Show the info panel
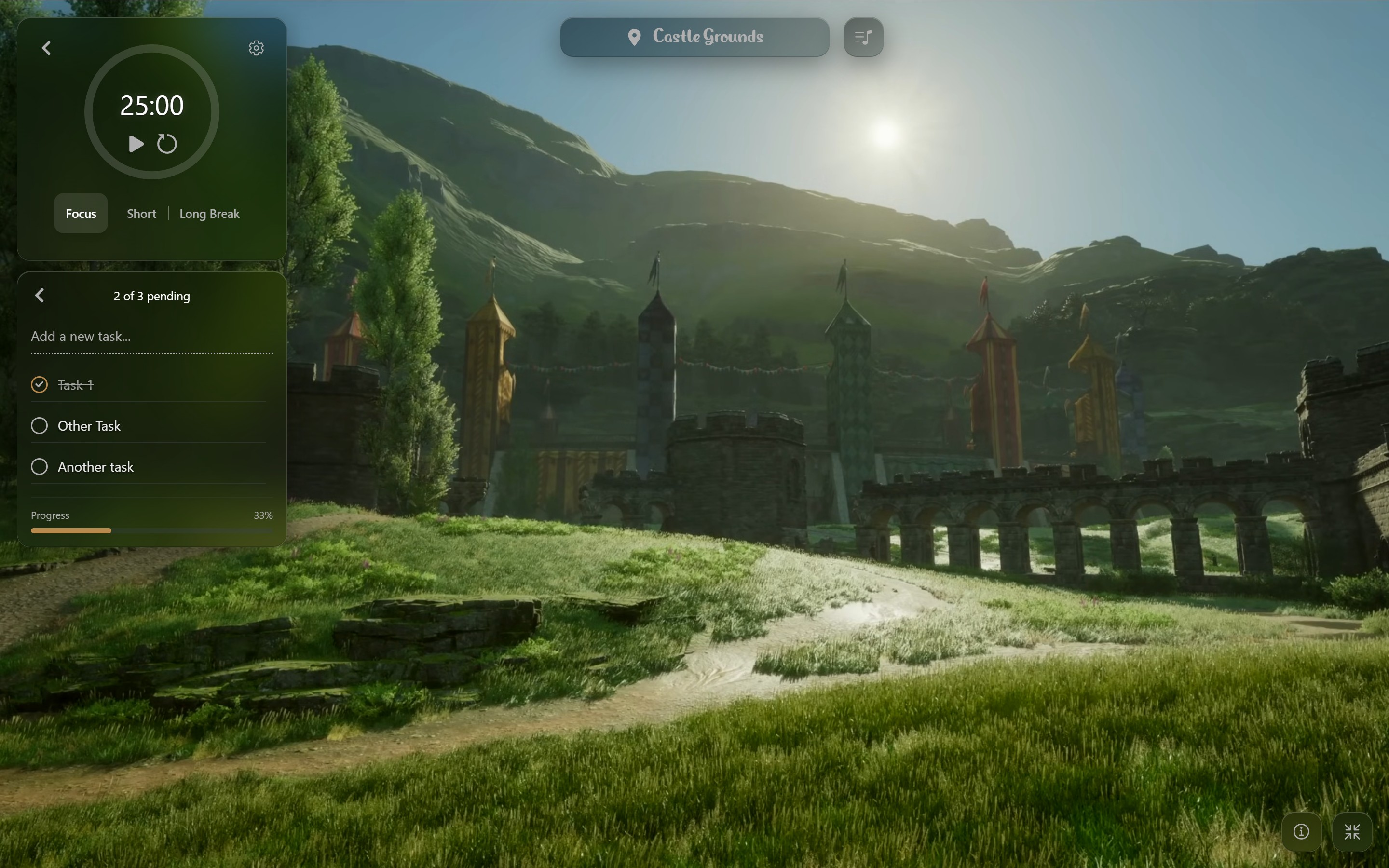The height and width of the screenshot is (868, 1389). click(1301, 831)
